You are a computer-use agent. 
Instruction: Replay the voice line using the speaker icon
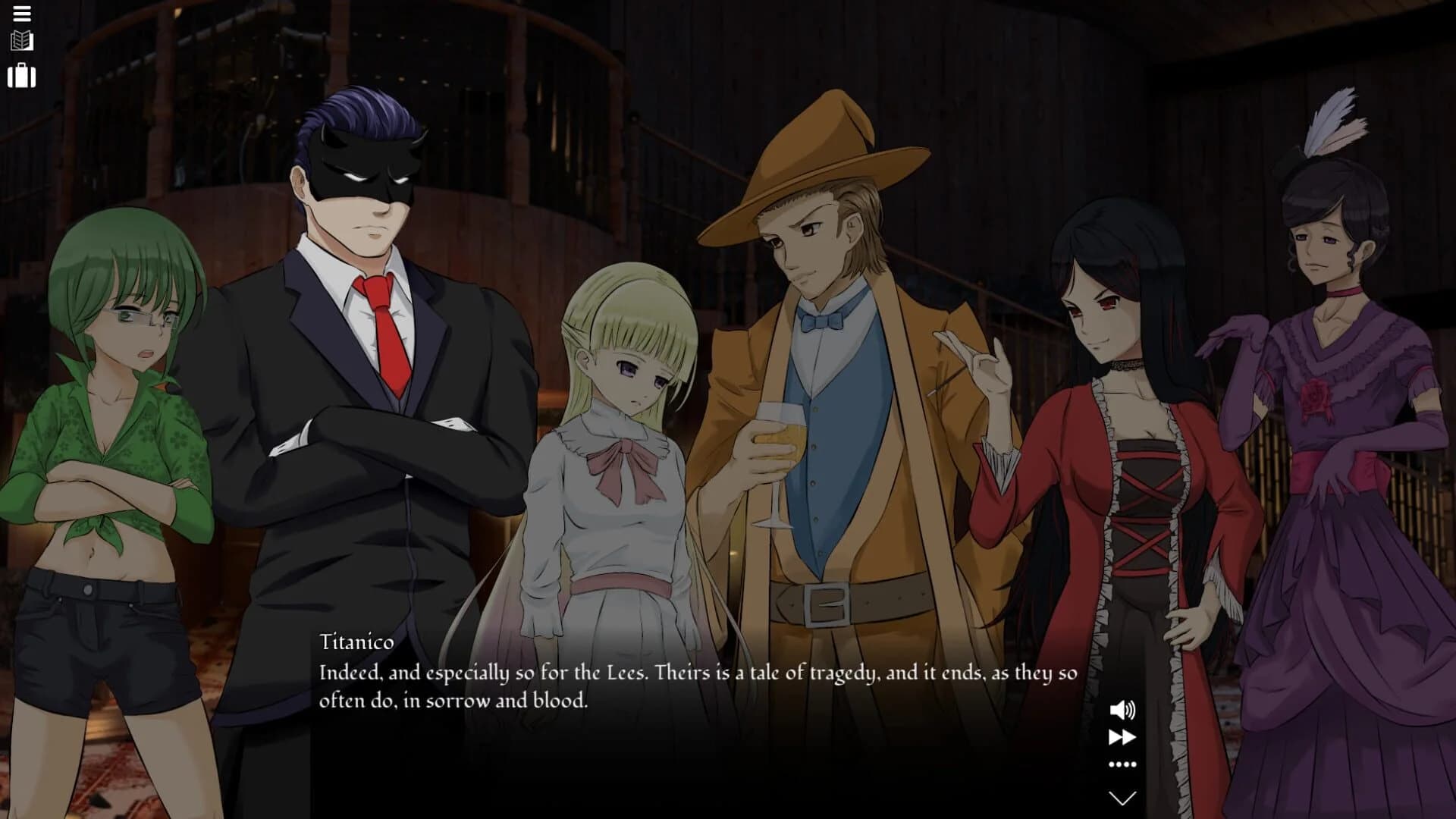[x=1122, y=711]
